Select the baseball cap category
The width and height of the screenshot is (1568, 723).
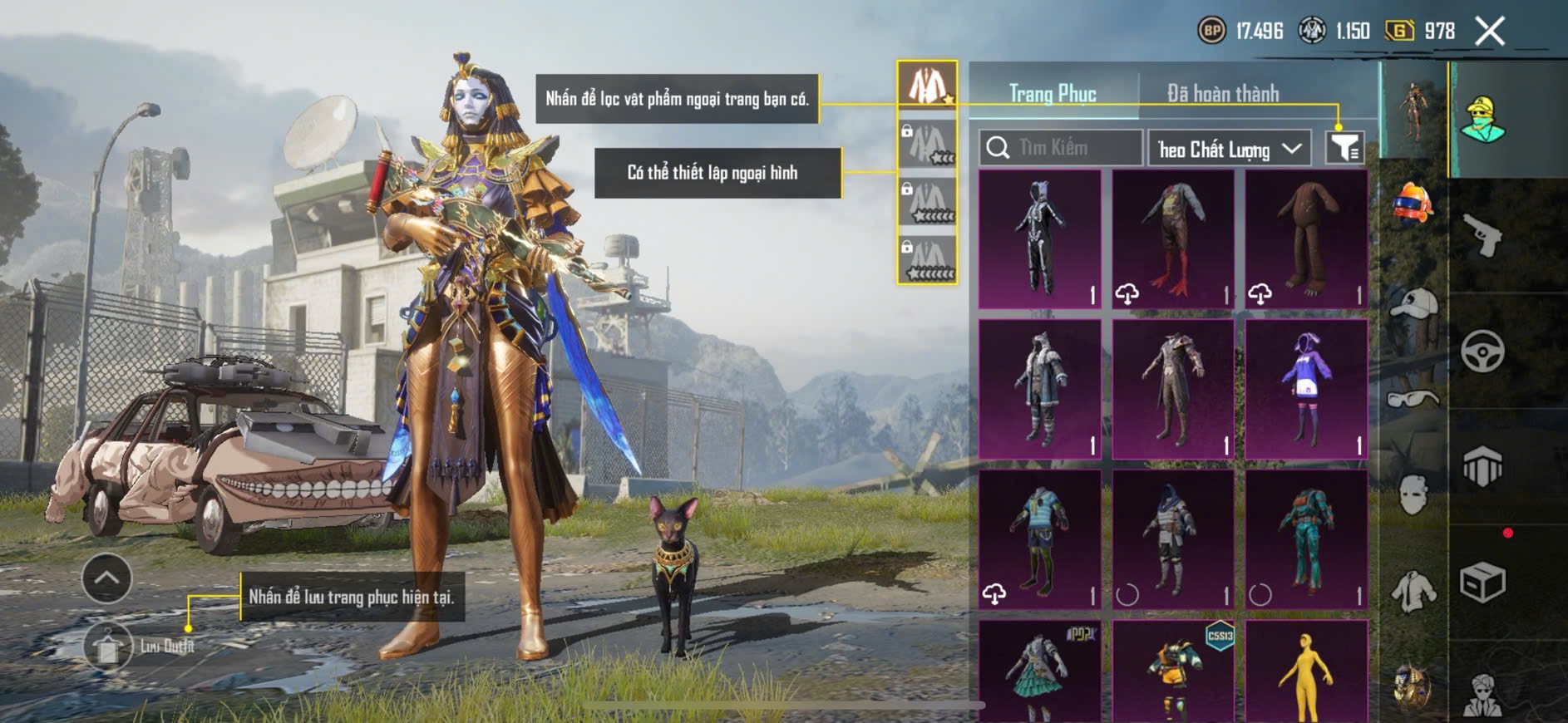1413,303
